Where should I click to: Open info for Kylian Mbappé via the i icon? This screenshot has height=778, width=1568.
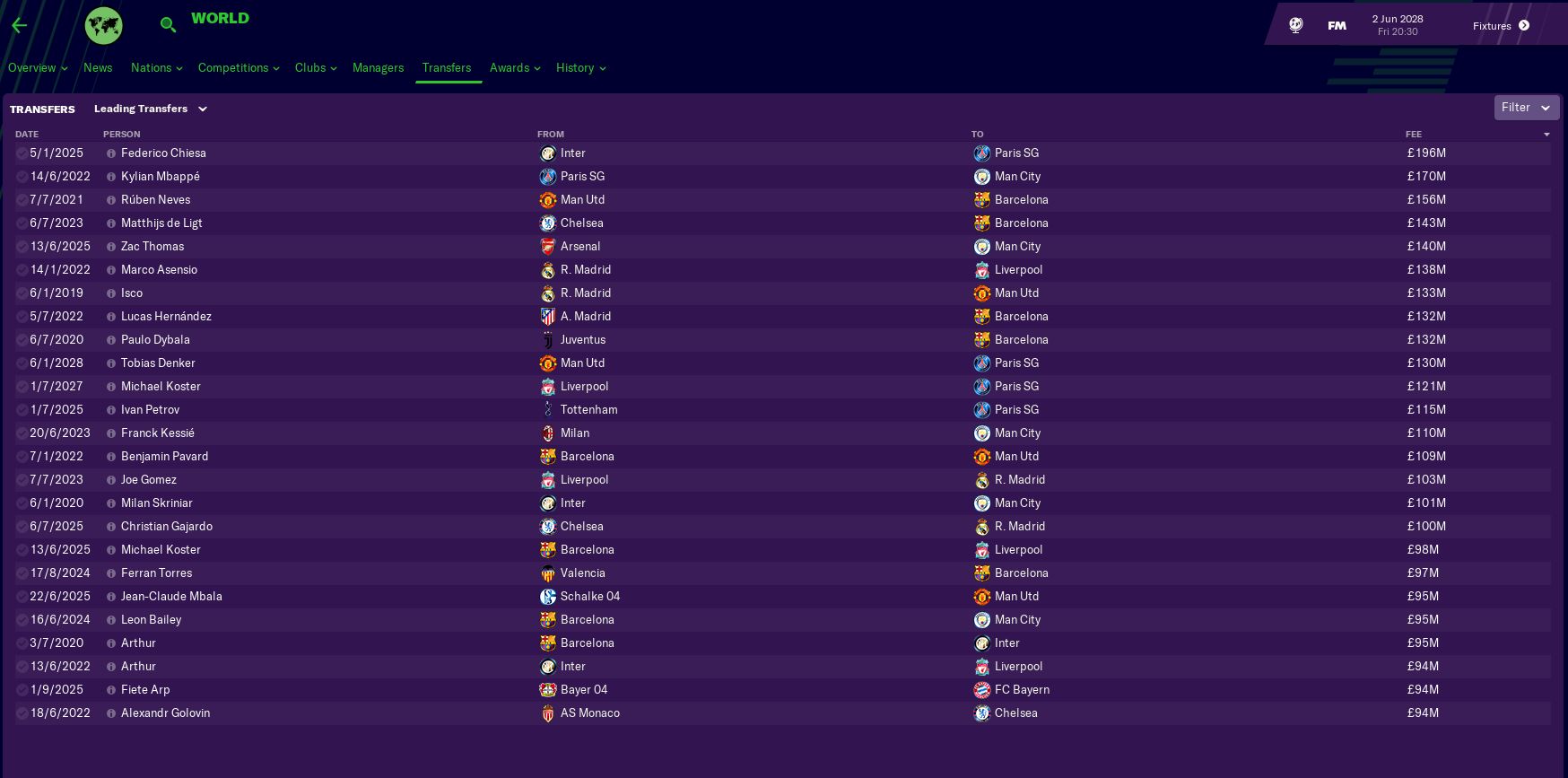pyautogui.click(x=110, y=177)
